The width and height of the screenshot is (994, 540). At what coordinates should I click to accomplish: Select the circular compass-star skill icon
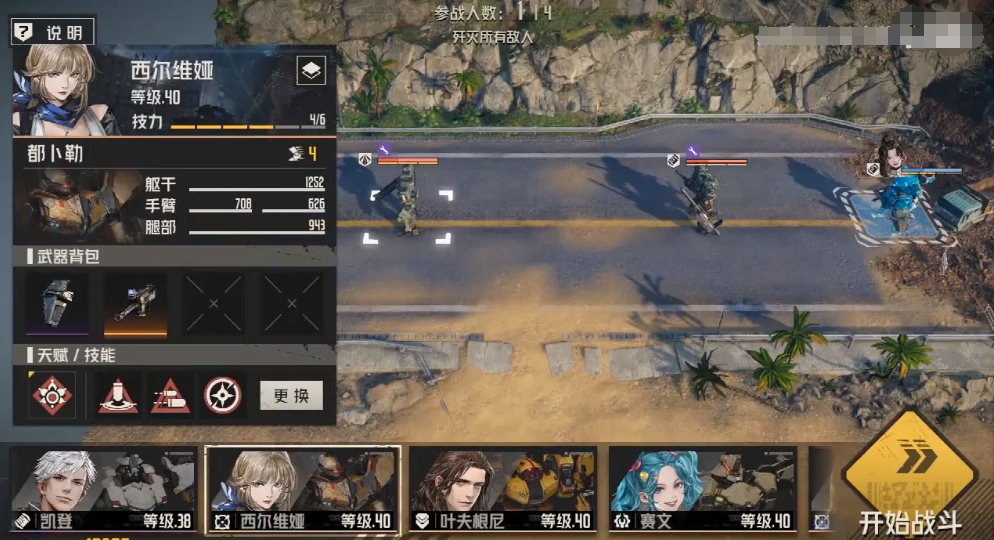[x=223, y=396]
